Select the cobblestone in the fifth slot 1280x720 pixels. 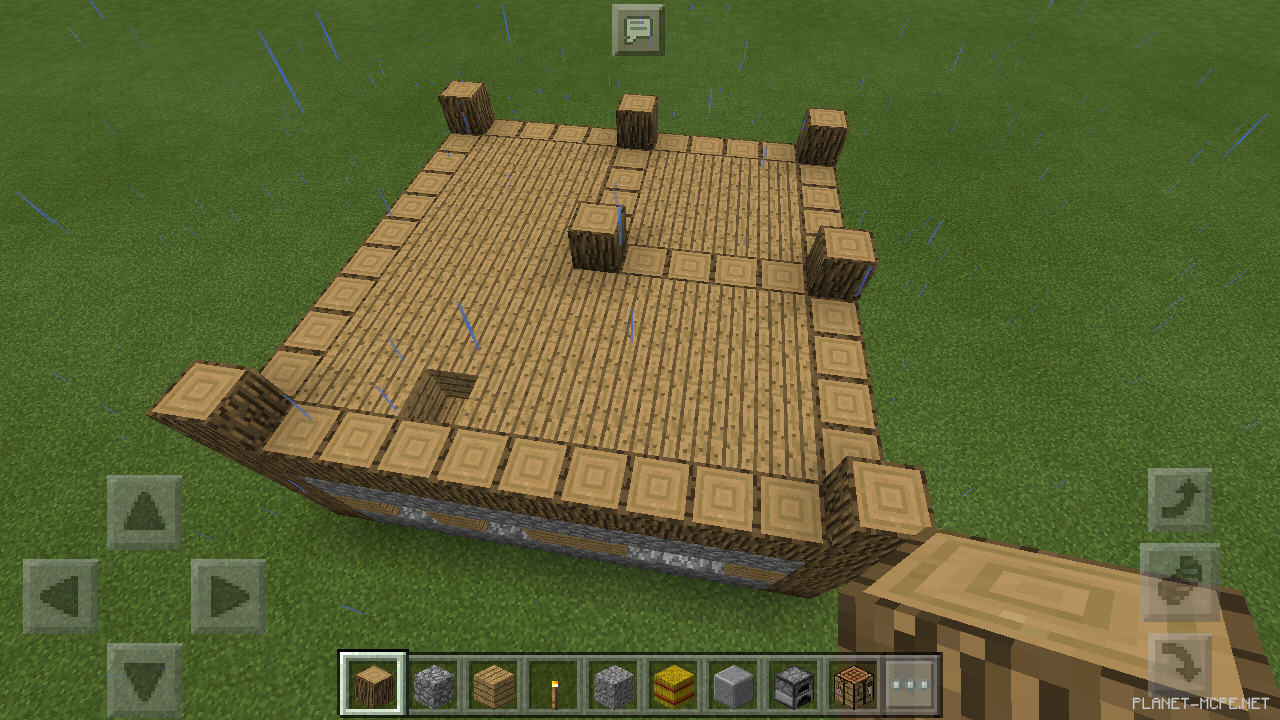(612, 683)
